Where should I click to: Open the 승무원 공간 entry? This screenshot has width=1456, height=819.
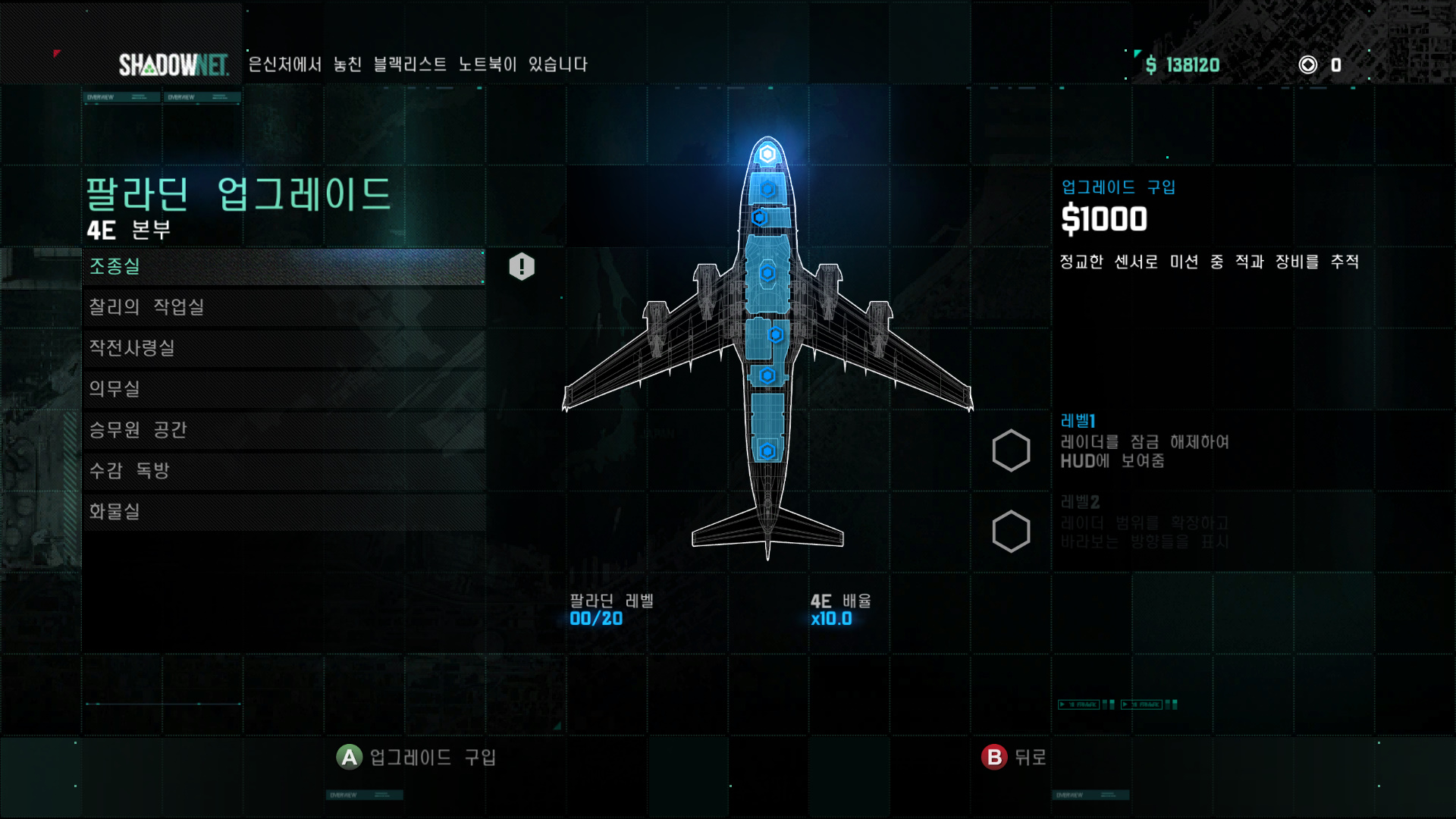click(x=284, y=430)
